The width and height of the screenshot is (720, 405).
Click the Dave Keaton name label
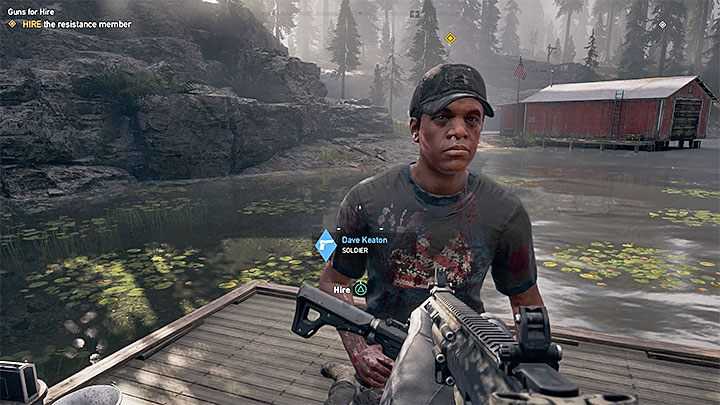[367, 239]
